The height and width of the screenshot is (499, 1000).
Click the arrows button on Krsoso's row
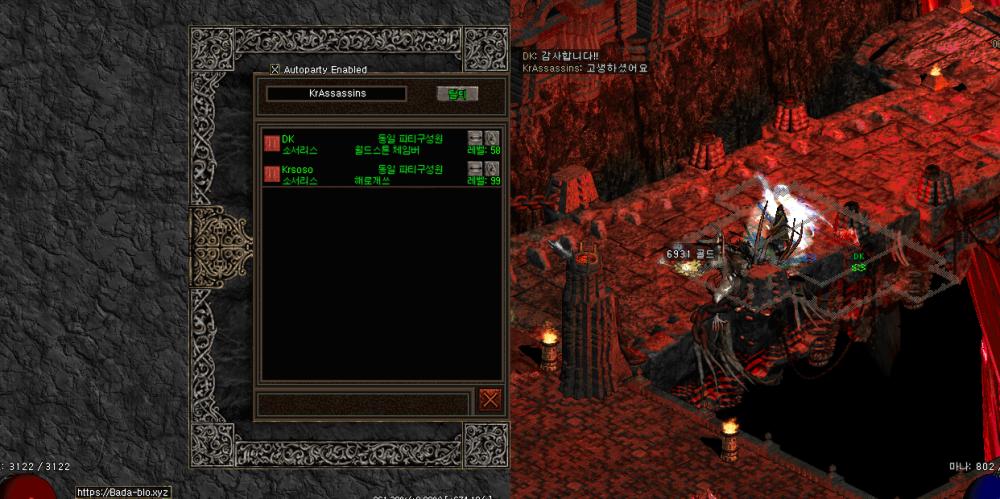pyautogui.click(x=475, y=169)
